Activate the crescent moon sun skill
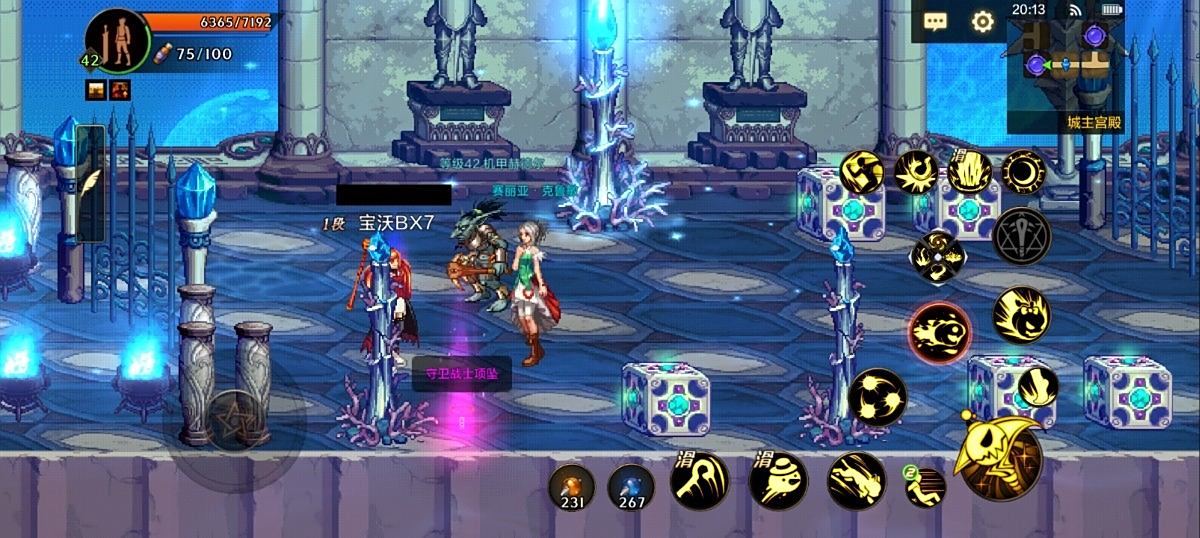Viewport: 1200px width, 538px height. point(1023,171)
